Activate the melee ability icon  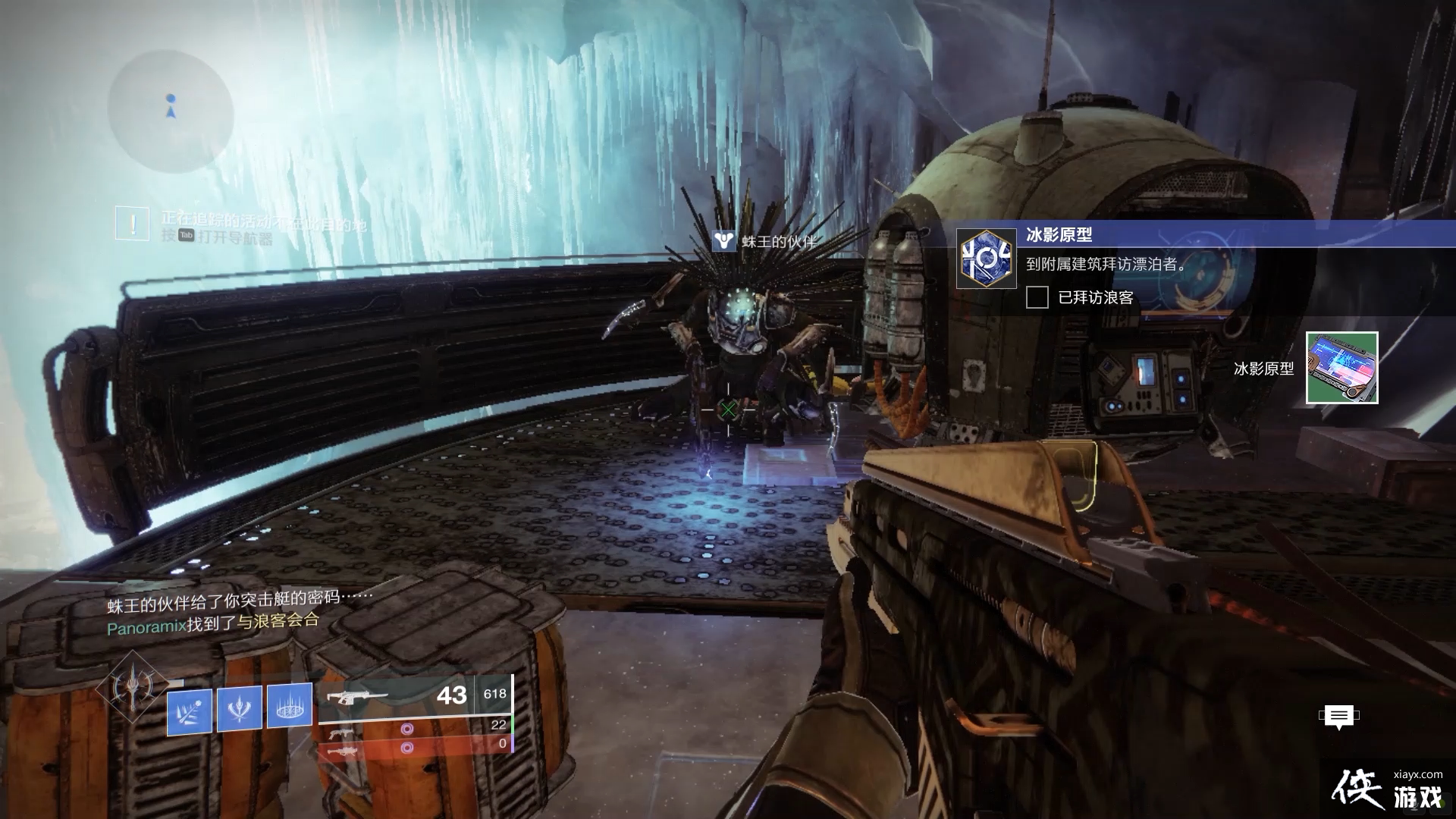pyautogui.click(x=240, y=708)
